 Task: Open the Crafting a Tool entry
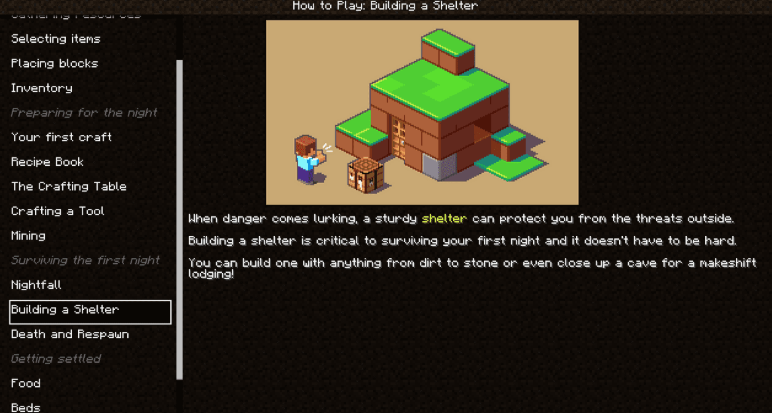pyautogui.click(x=58, y=211)
